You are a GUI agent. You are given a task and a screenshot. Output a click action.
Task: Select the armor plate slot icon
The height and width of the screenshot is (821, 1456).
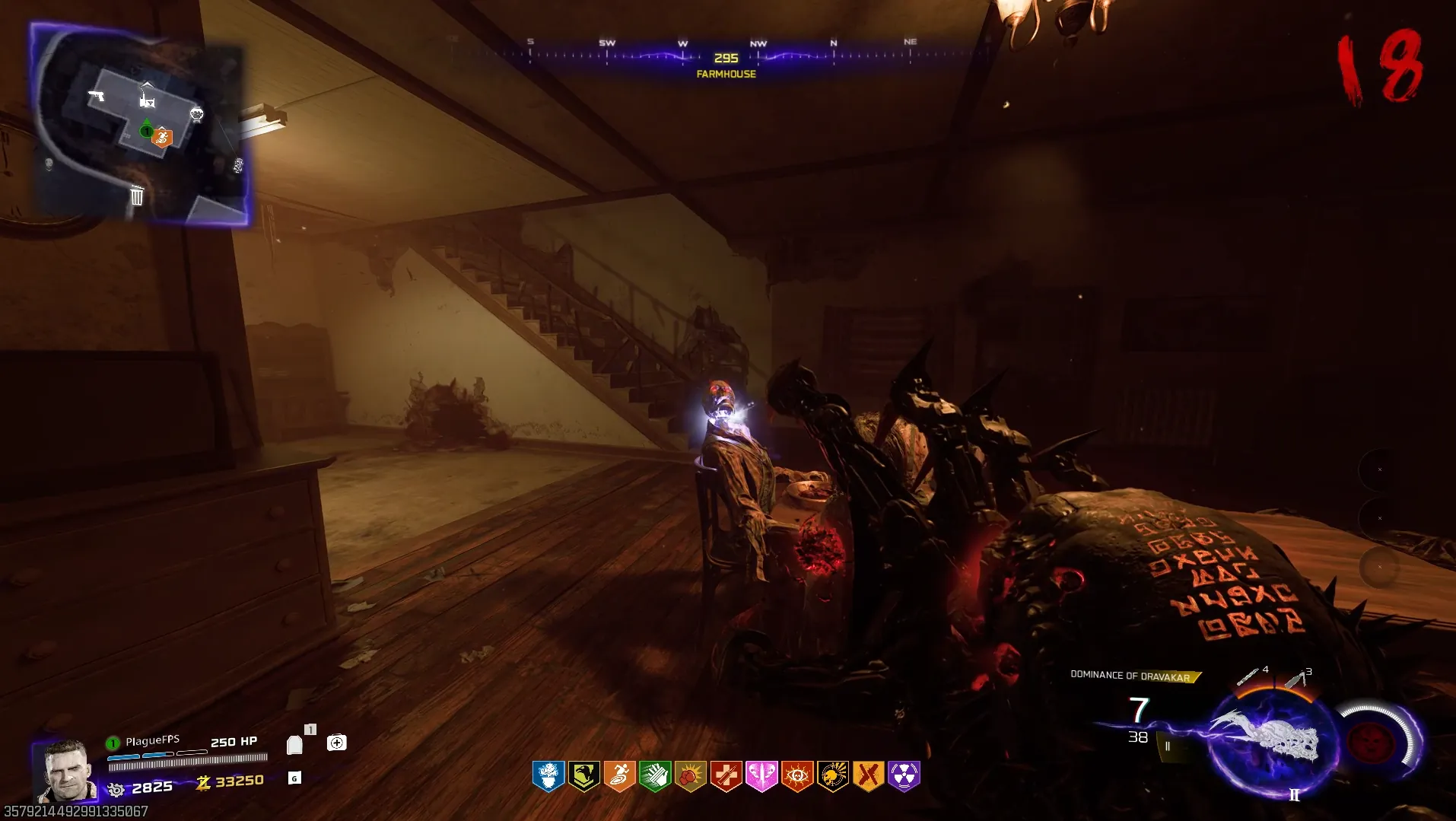(294, 744)
